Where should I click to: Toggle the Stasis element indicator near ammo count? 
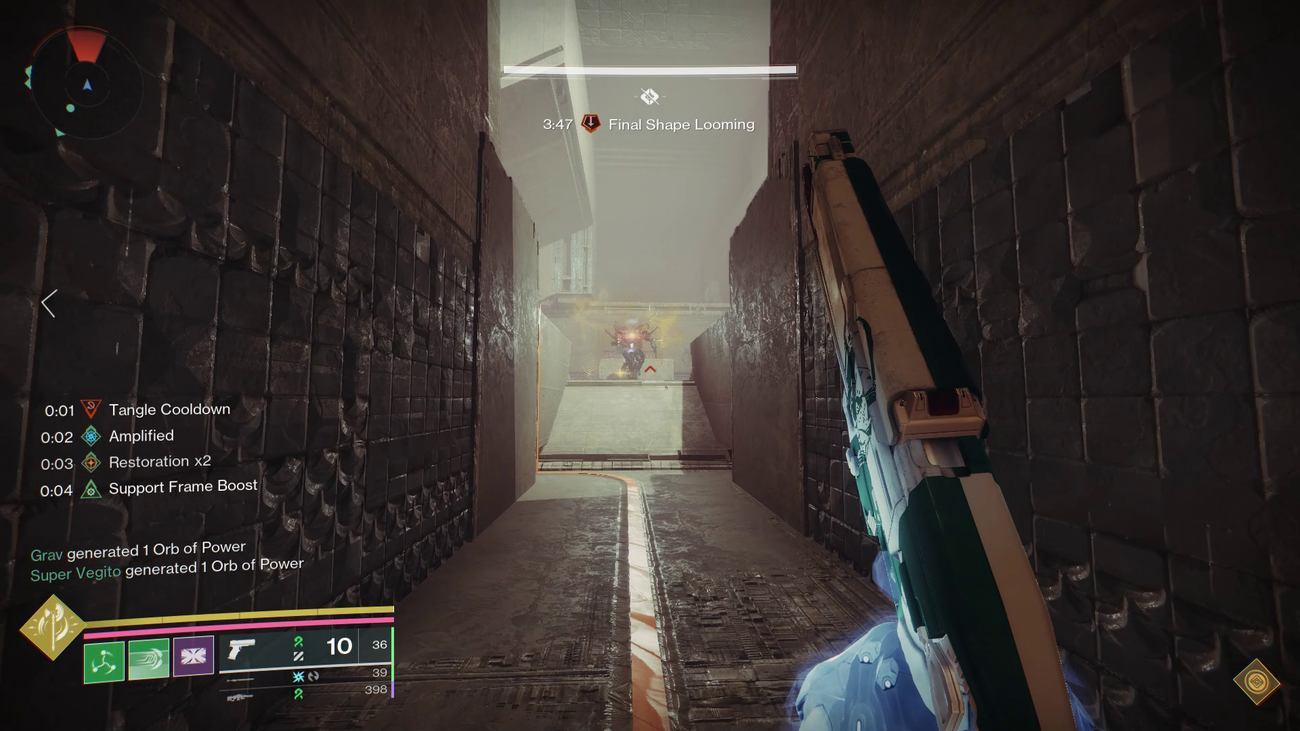pos(296,678)
